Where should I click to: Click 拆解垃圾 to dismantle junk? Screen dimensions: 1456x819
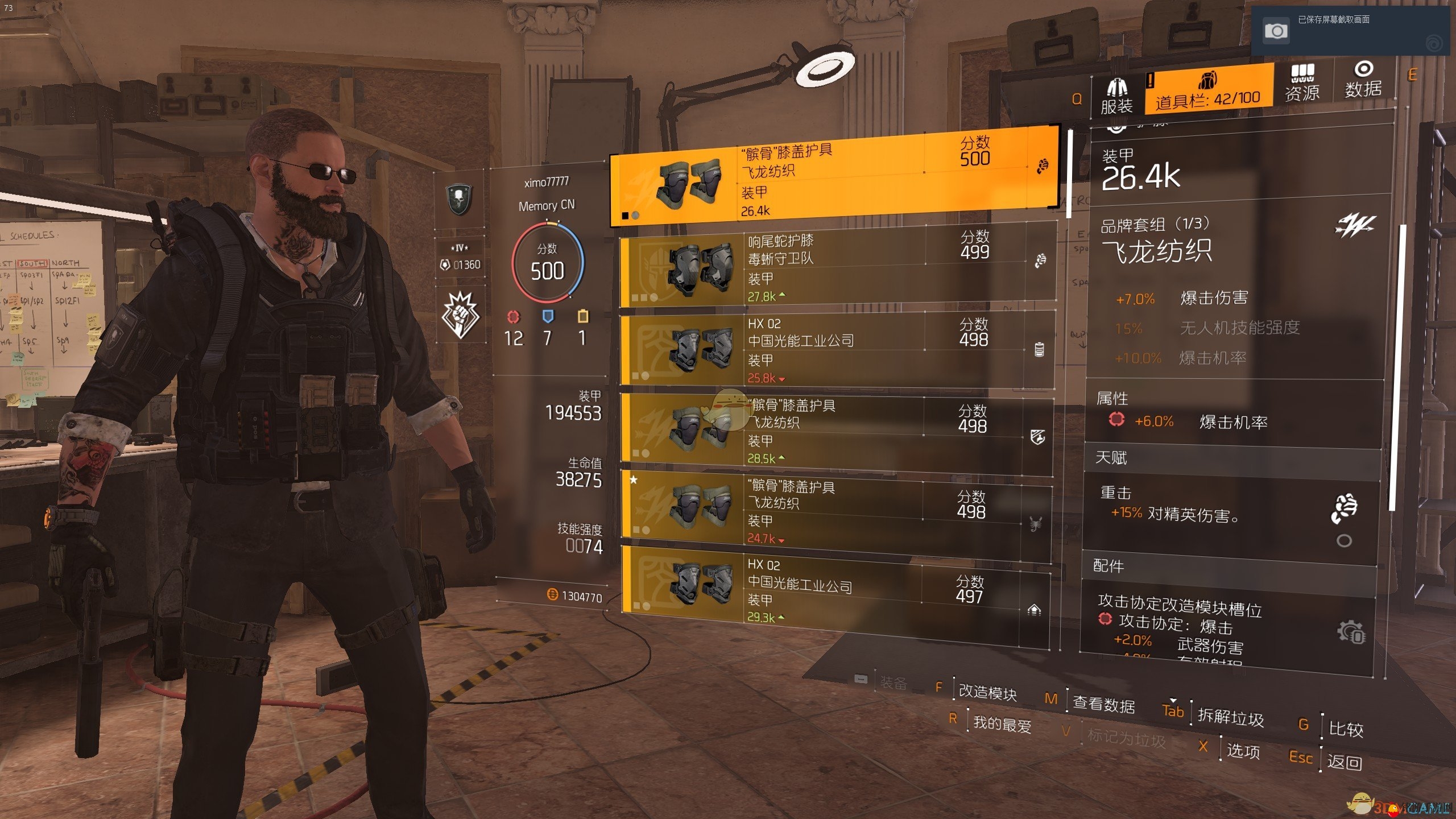pyautogui.click(x=1230, y=717)
